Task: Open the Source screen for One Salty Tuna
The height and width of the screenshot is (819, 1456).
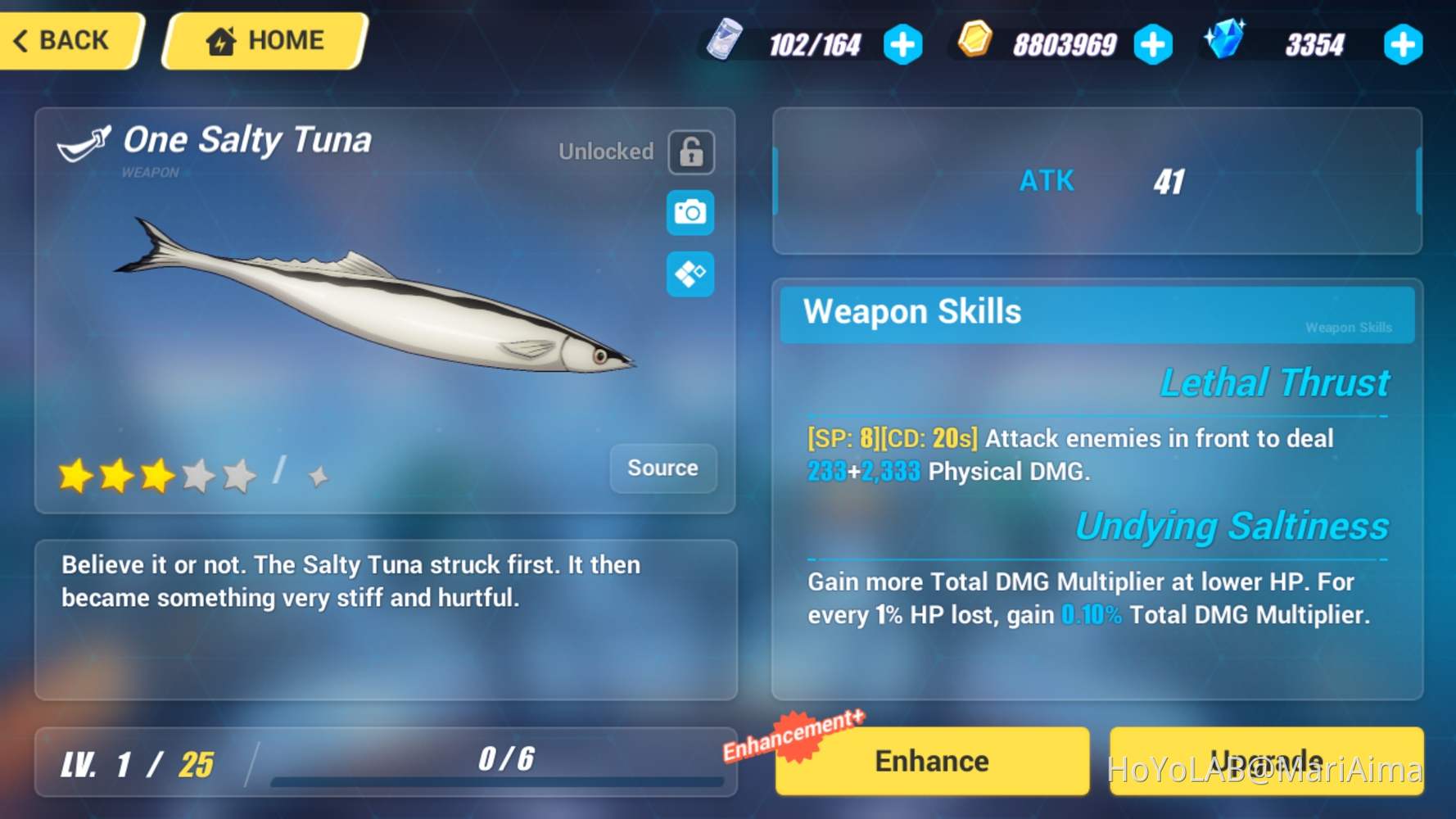Action: point(663,468)
